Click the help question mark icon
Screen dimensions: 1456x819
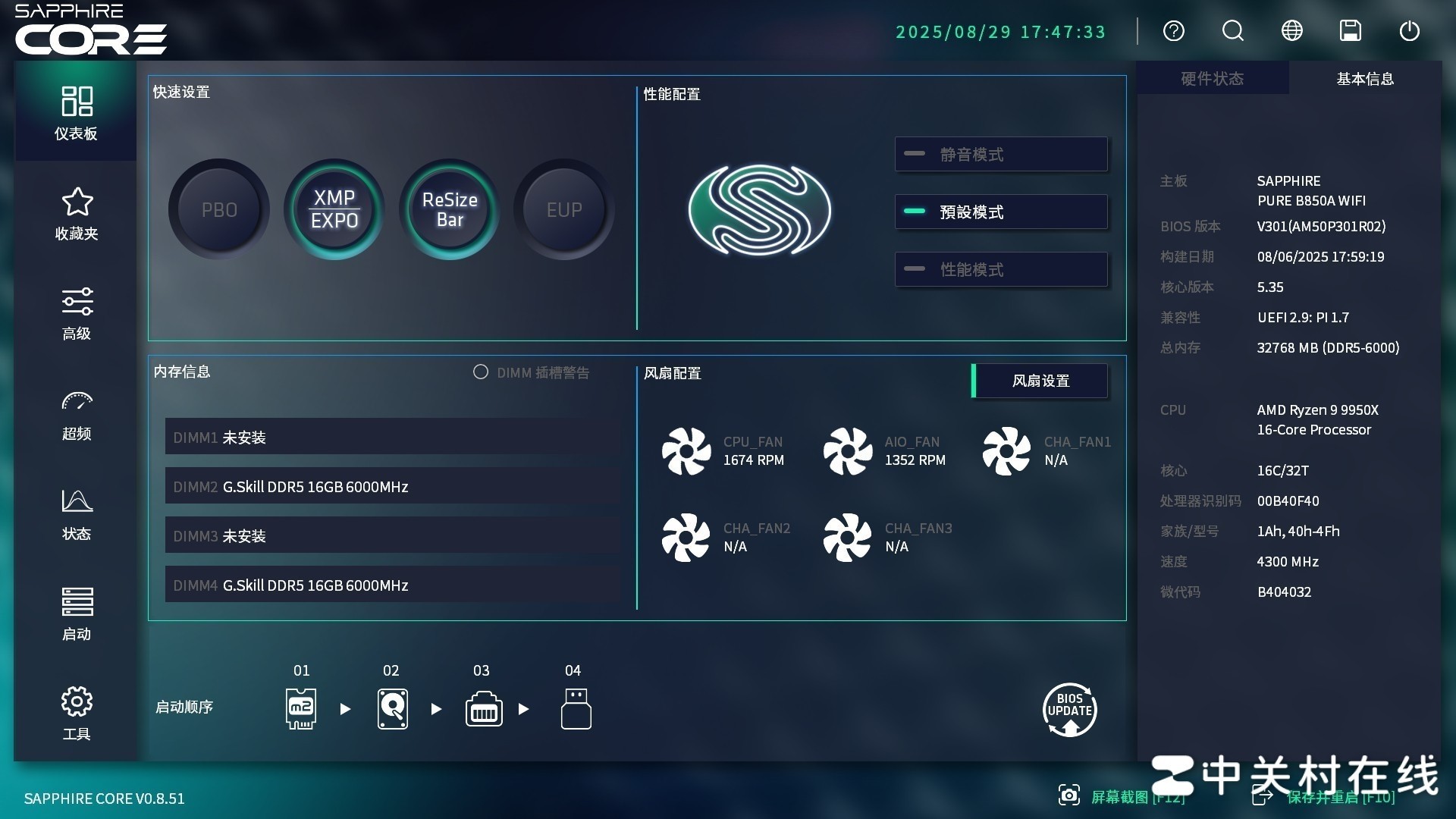[x=1174, y=31]
